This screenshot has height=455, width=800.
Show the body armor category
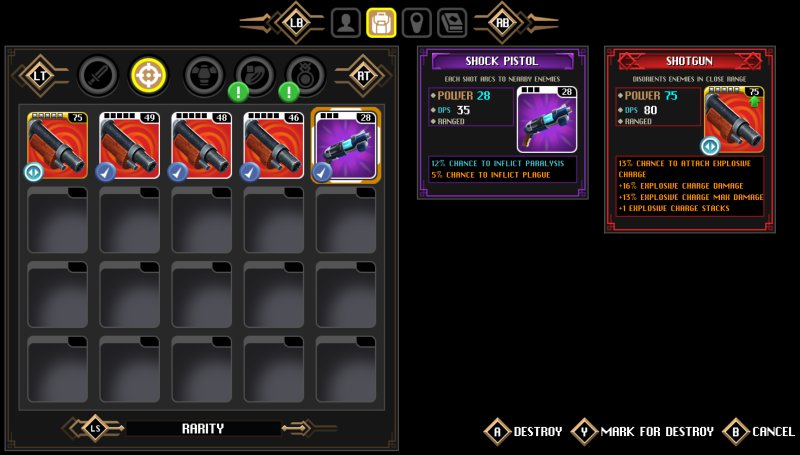(x=203, y=73)
